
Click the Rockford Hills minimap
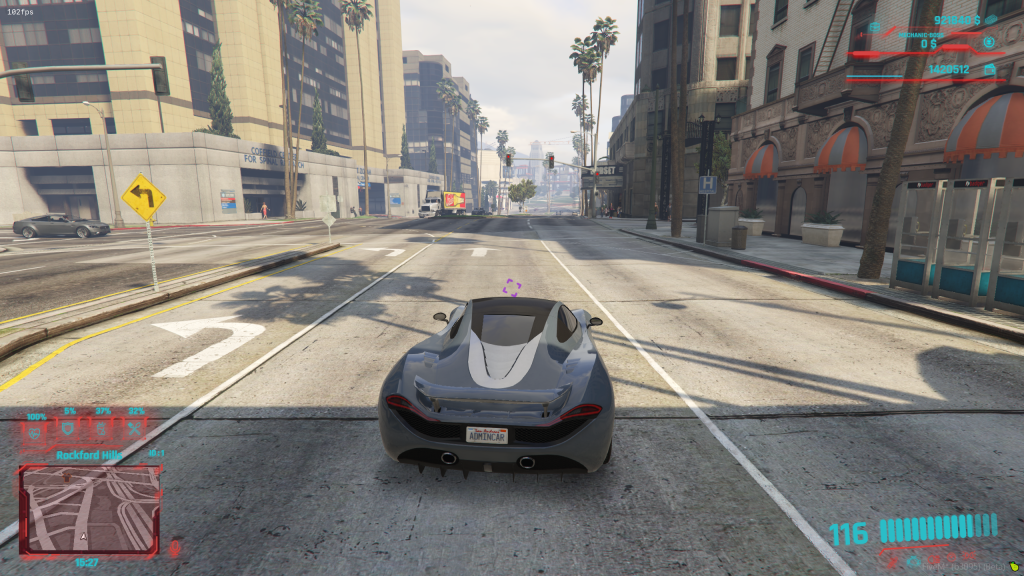(x=90, y=510)
